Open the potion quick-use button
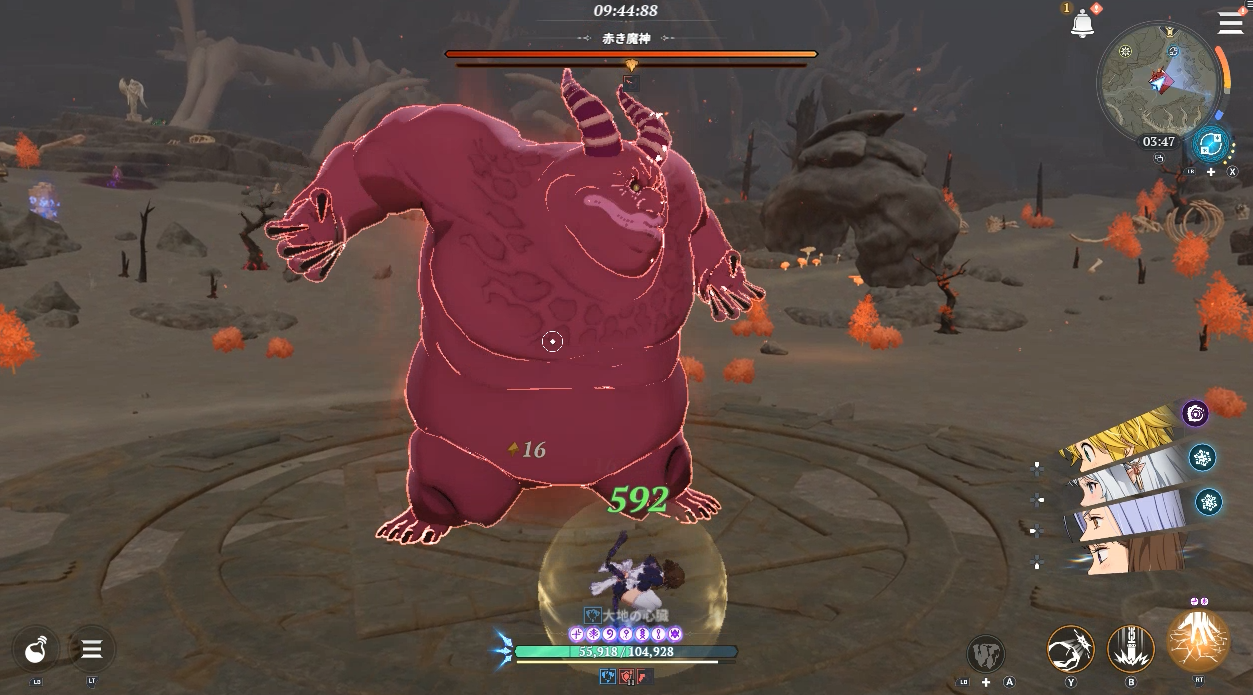This screenshot has width=1253, height=695. coord(36,650)
